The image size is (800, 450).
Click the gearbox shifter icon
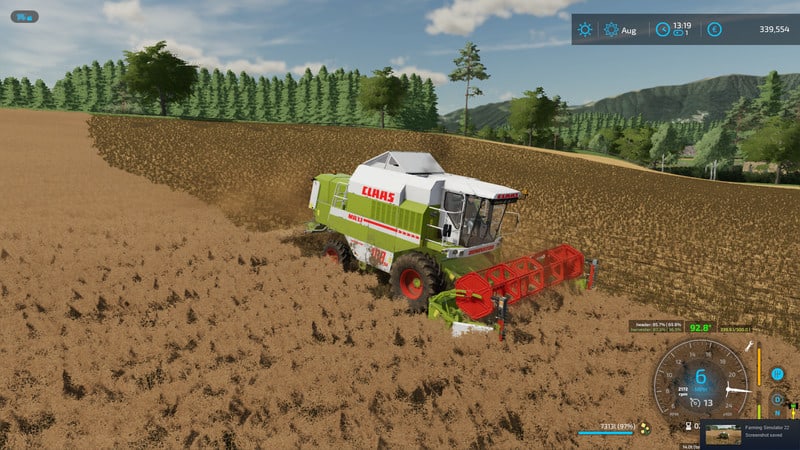(778, 374)
